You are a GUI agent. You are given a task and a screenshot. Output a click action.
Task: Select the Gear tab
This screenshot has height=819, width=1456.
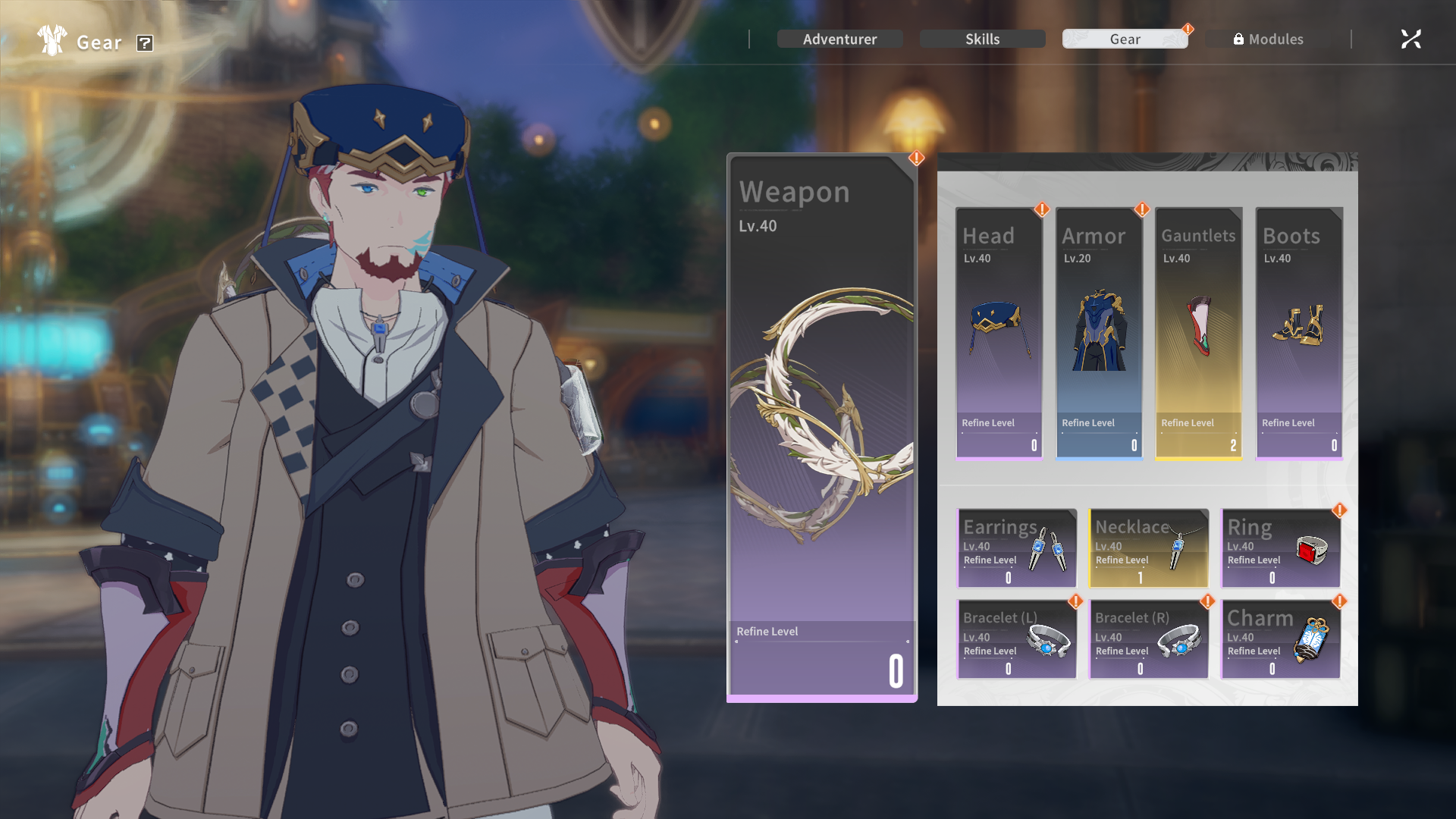[1125, 39]
